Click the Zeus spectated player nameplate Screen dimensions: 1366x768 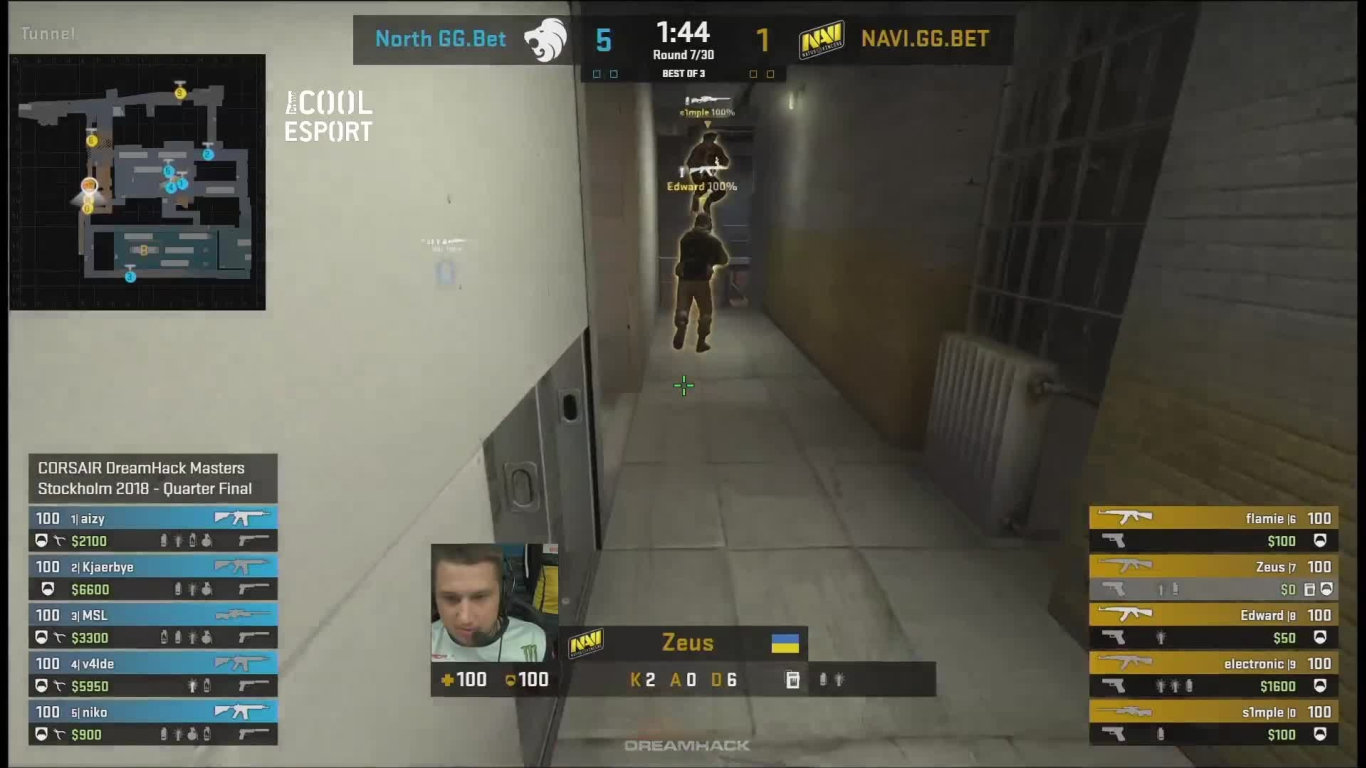click(687, 643)
